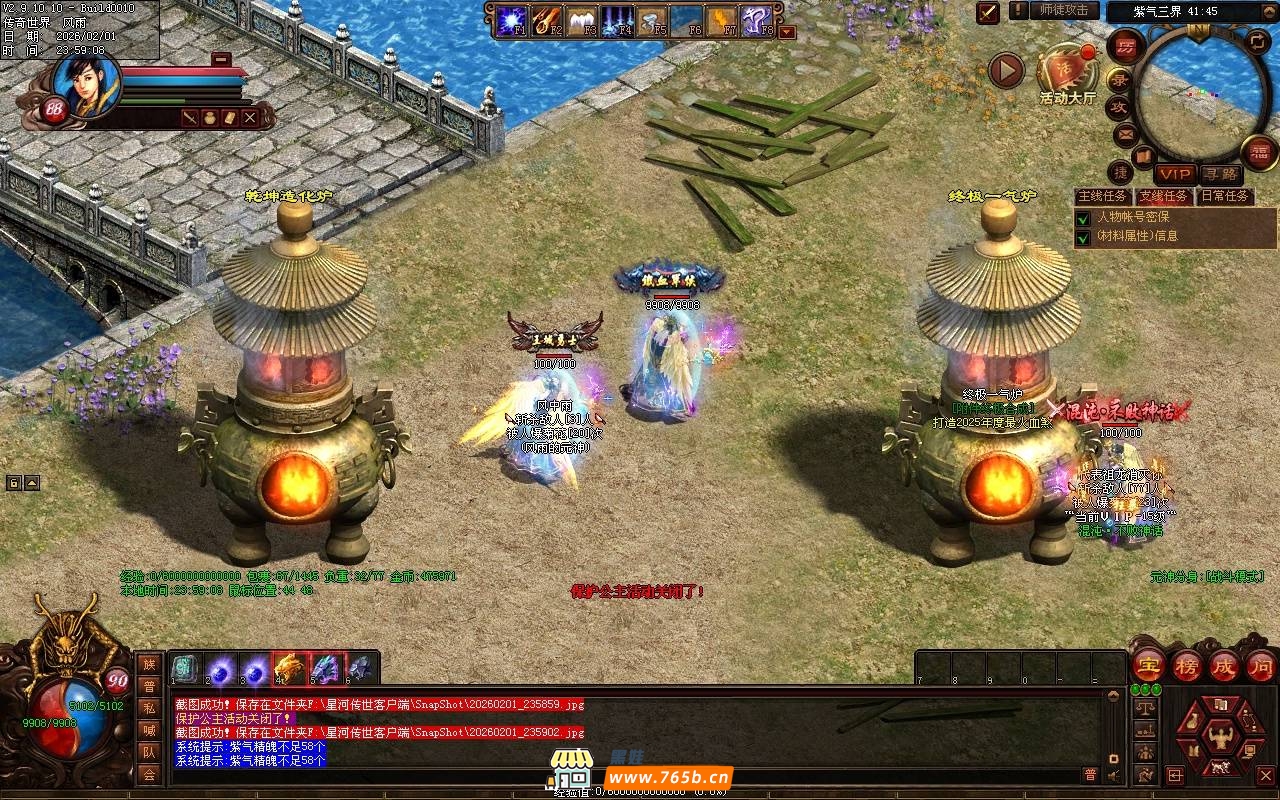This screenshot has height=800, width=1280.
Task: Switch to the 主线任务 tab
Action: pyautogui.click(x=1104, y=196)
